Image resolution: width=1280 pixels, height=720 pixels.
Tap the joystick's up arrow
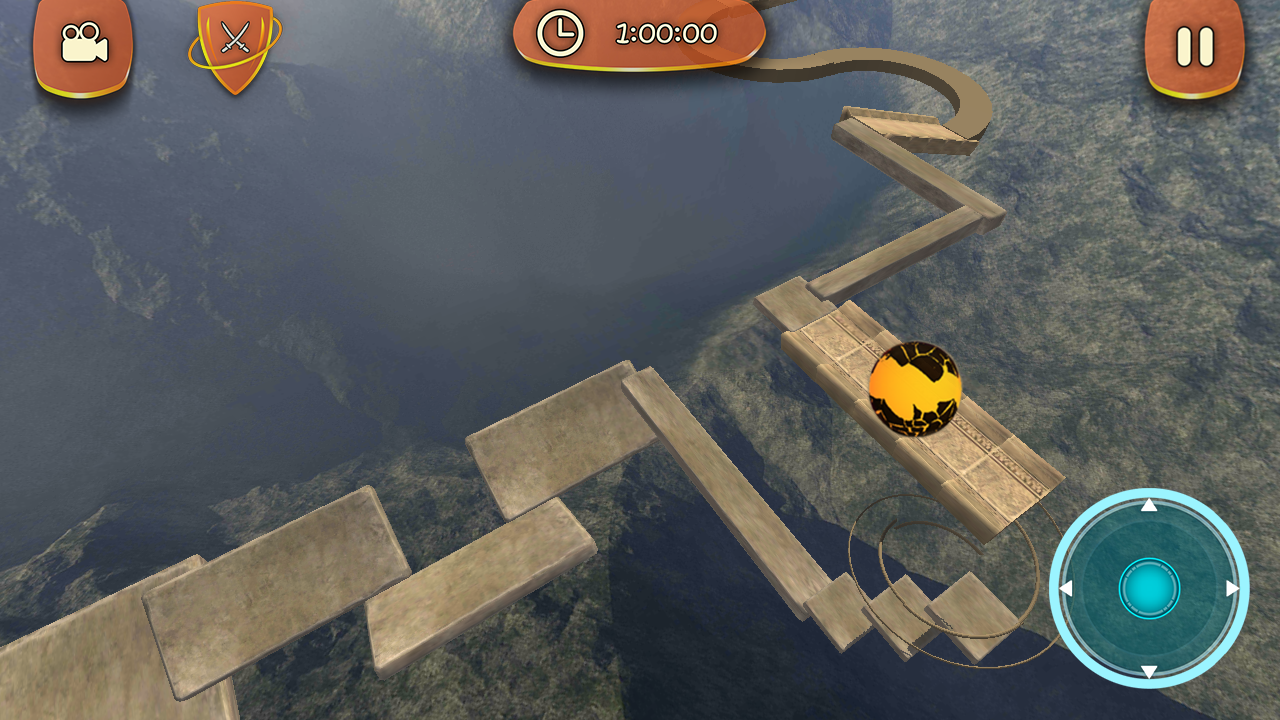click(1149, 505)
